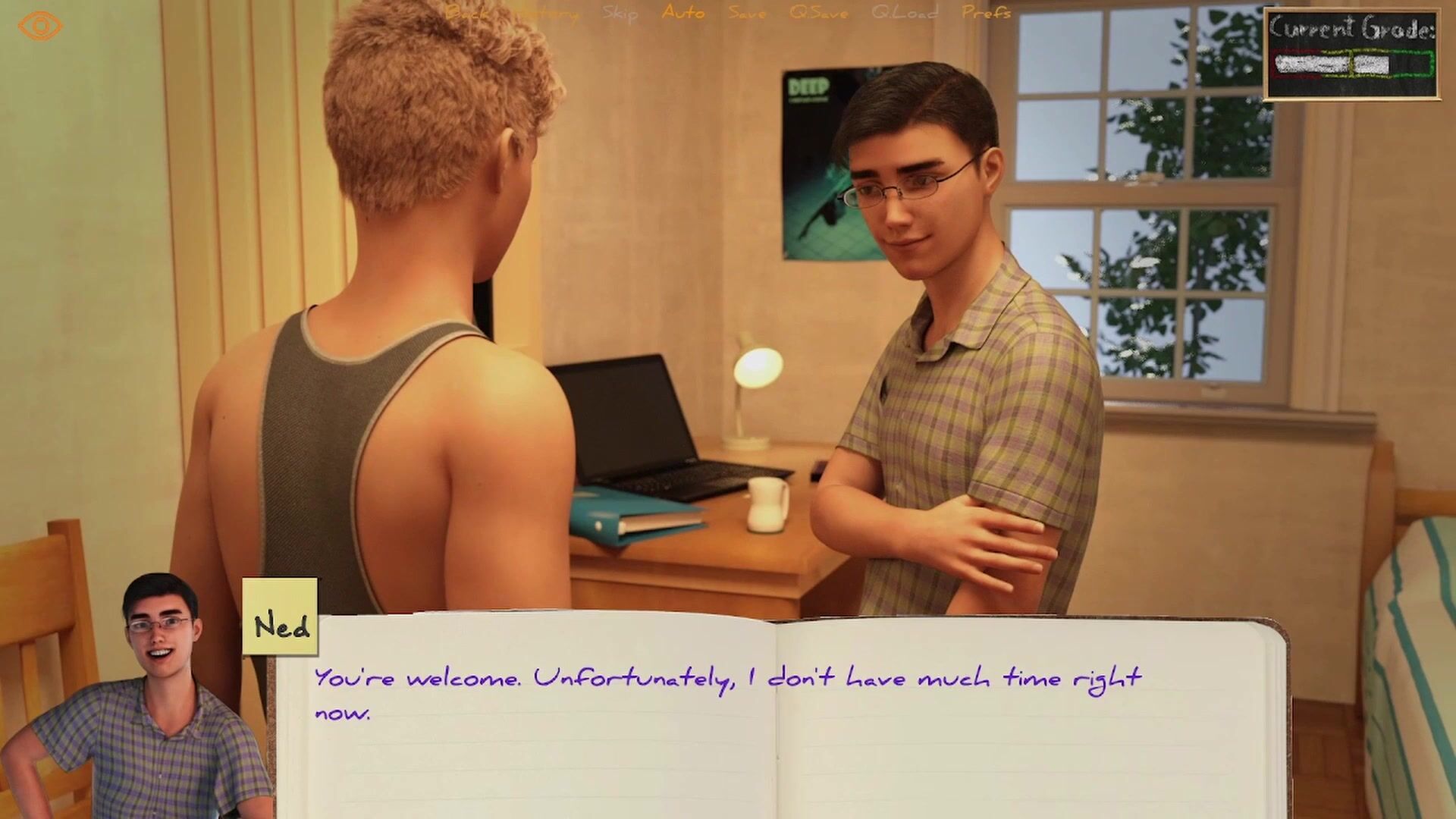
Task: Open the Save menu
Action: [747, 13]
